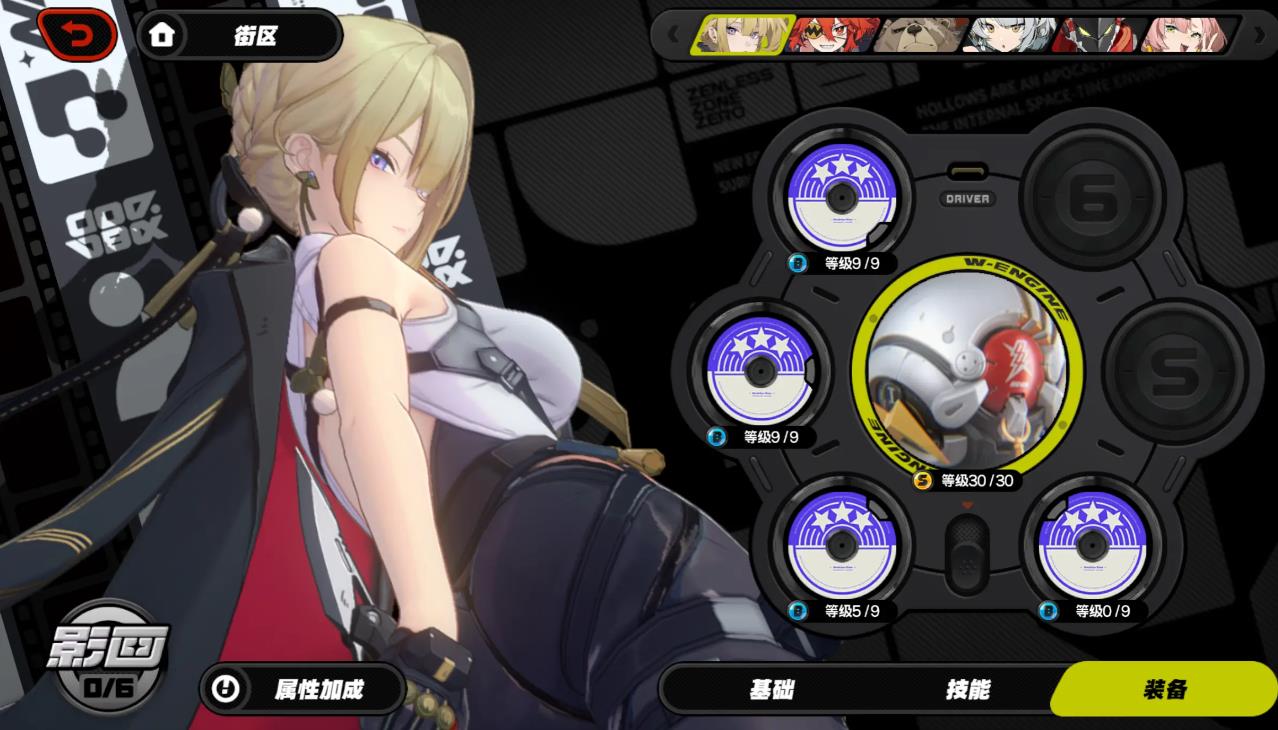Select the 装备 tab
This screenshot has width=1278, height=730.
[x=1165, y=690]
